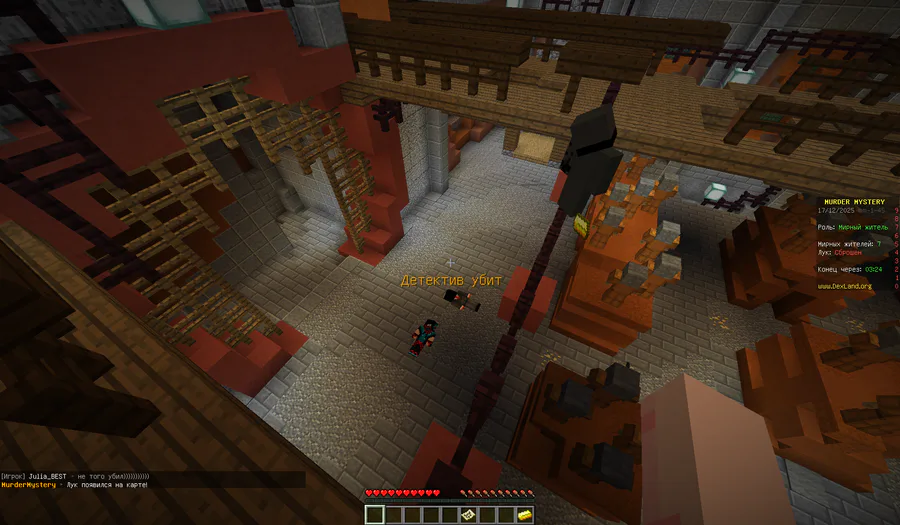The image size is (900, 525).
Task: Select the gold ingot hotbar slot
Action: click(525, 515)
